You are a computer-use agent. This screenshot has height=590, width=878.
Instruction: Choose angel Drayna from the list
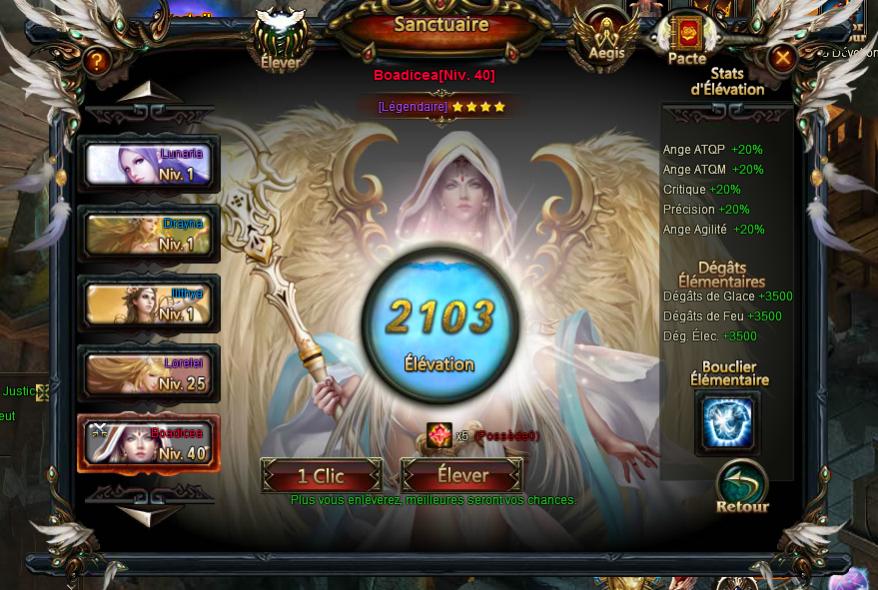(x=148, y=235)
